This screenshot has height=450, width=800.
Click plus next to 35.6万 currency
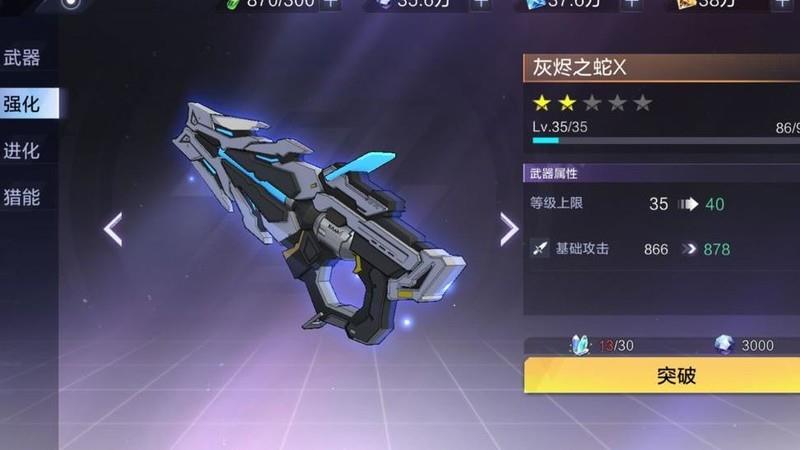[481, 4]
